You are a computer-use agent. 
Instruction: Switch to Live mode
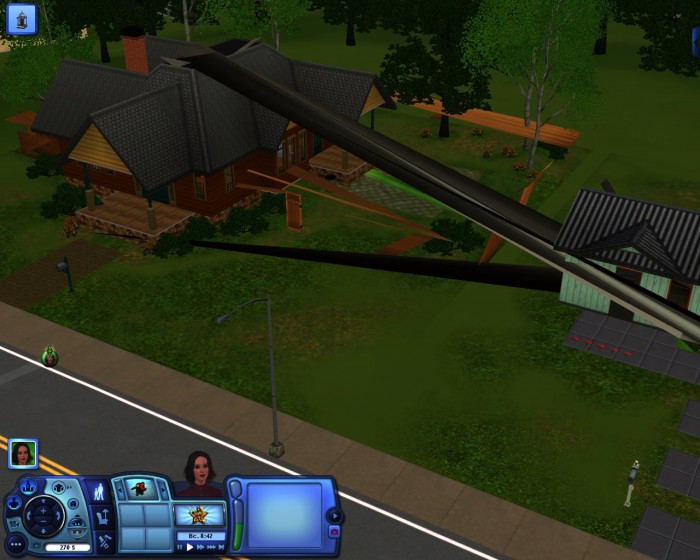(x=99, y=492)
